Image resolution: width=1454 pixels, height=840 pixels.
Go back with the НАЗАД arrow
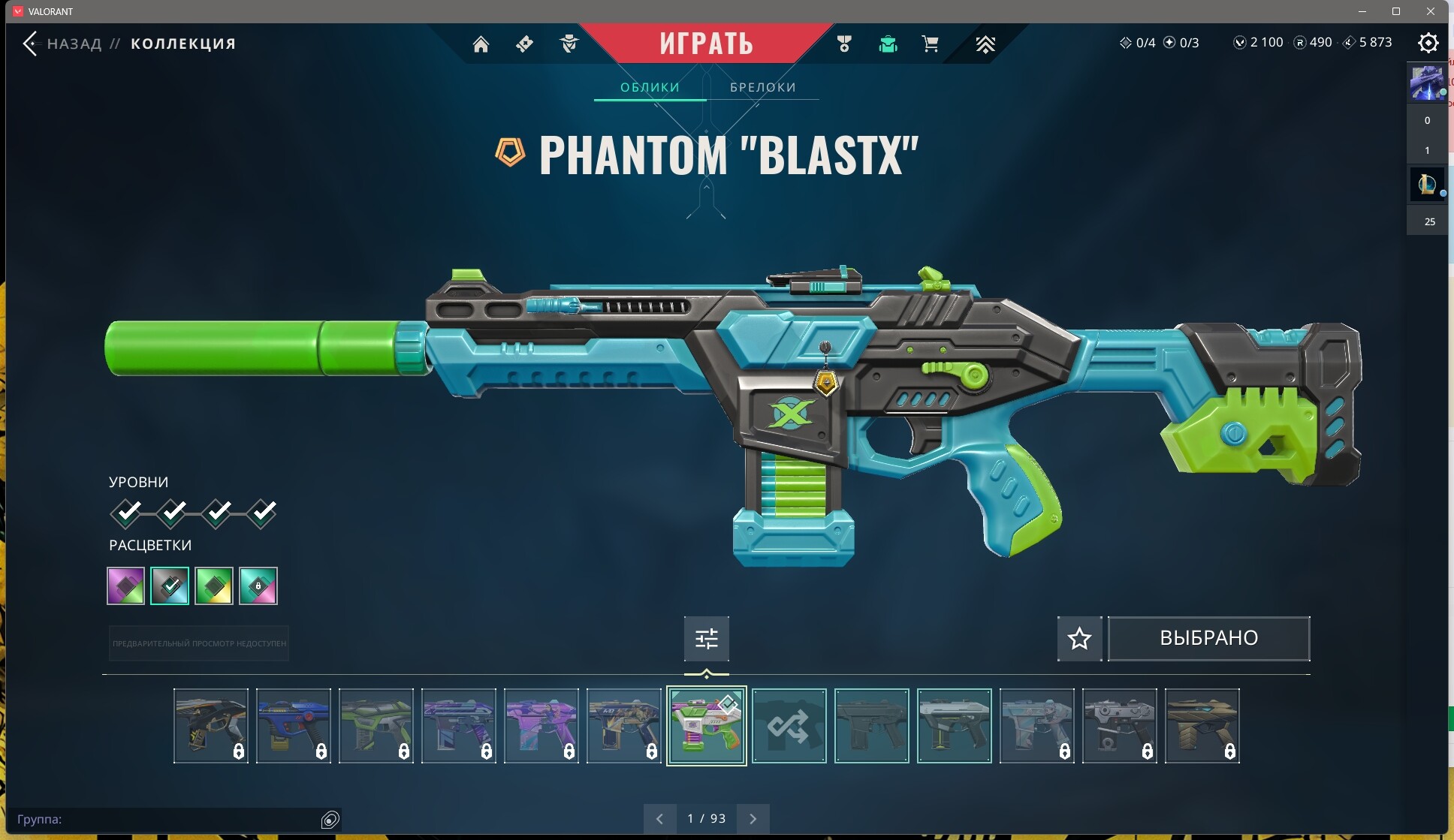point(31,44)
